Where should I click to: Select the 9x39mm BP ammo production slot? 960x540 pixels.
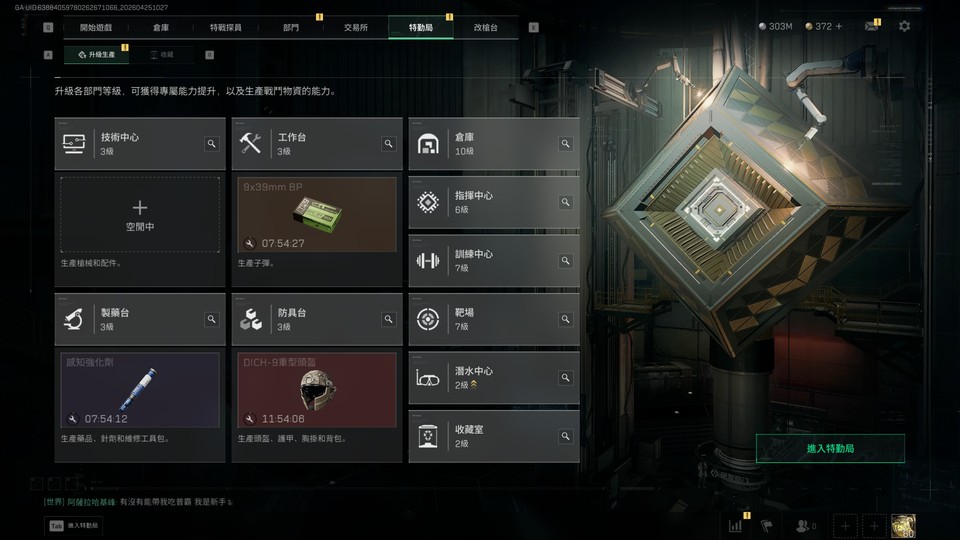317,214
